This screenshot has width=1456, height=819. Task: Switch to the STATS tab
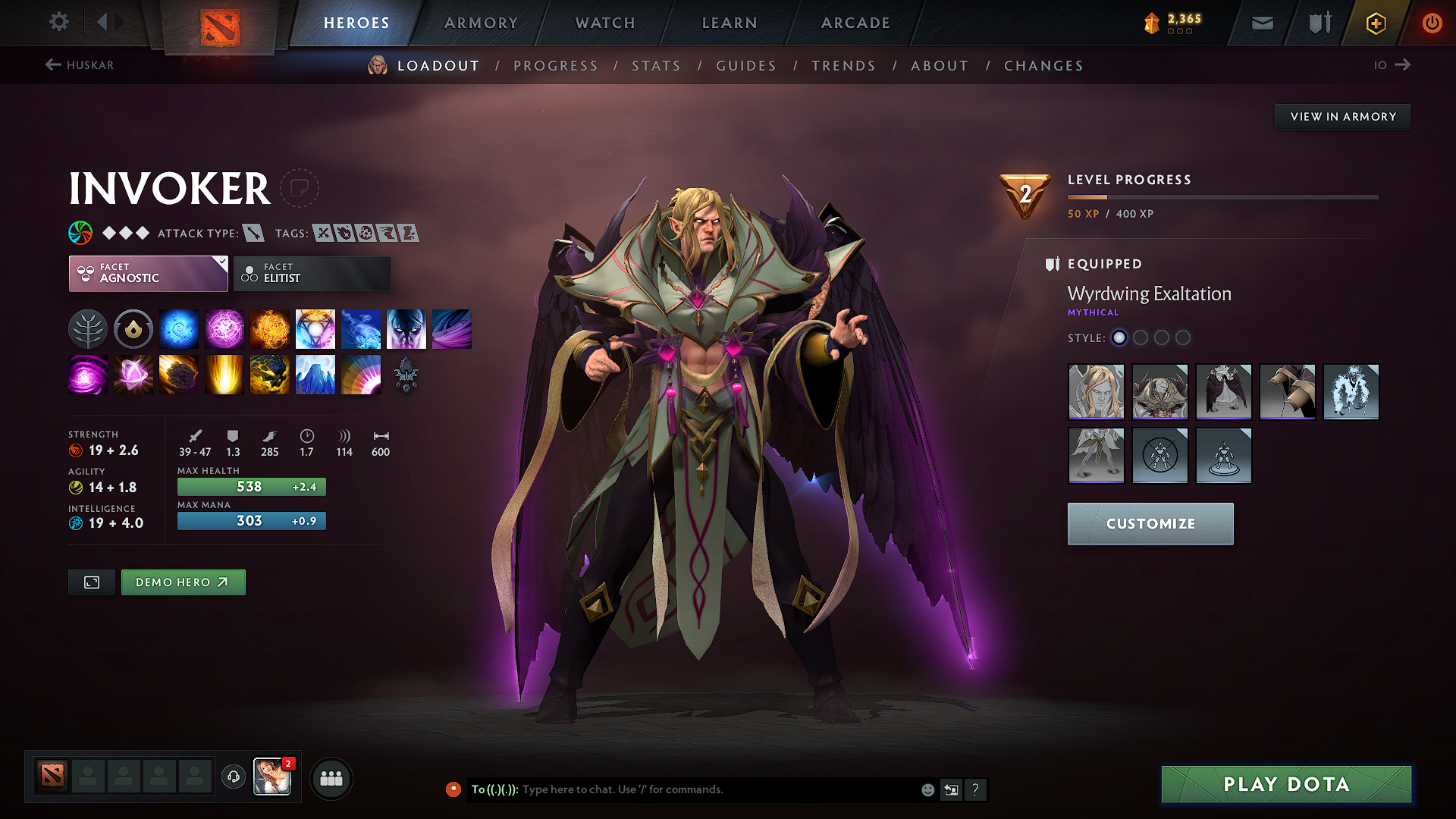click(656, 66)
